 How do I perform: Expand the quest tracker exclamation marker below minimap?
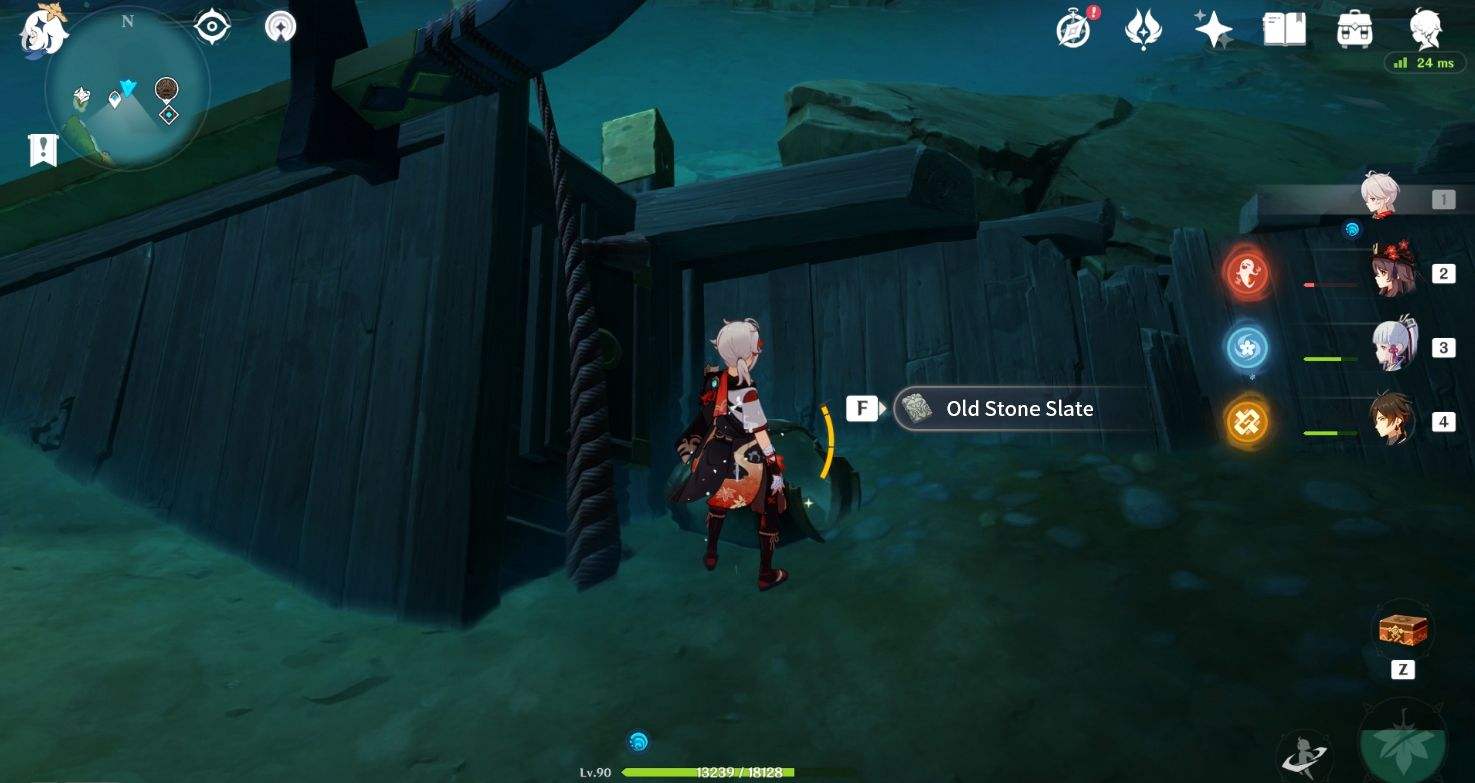[x=42, y=148]
